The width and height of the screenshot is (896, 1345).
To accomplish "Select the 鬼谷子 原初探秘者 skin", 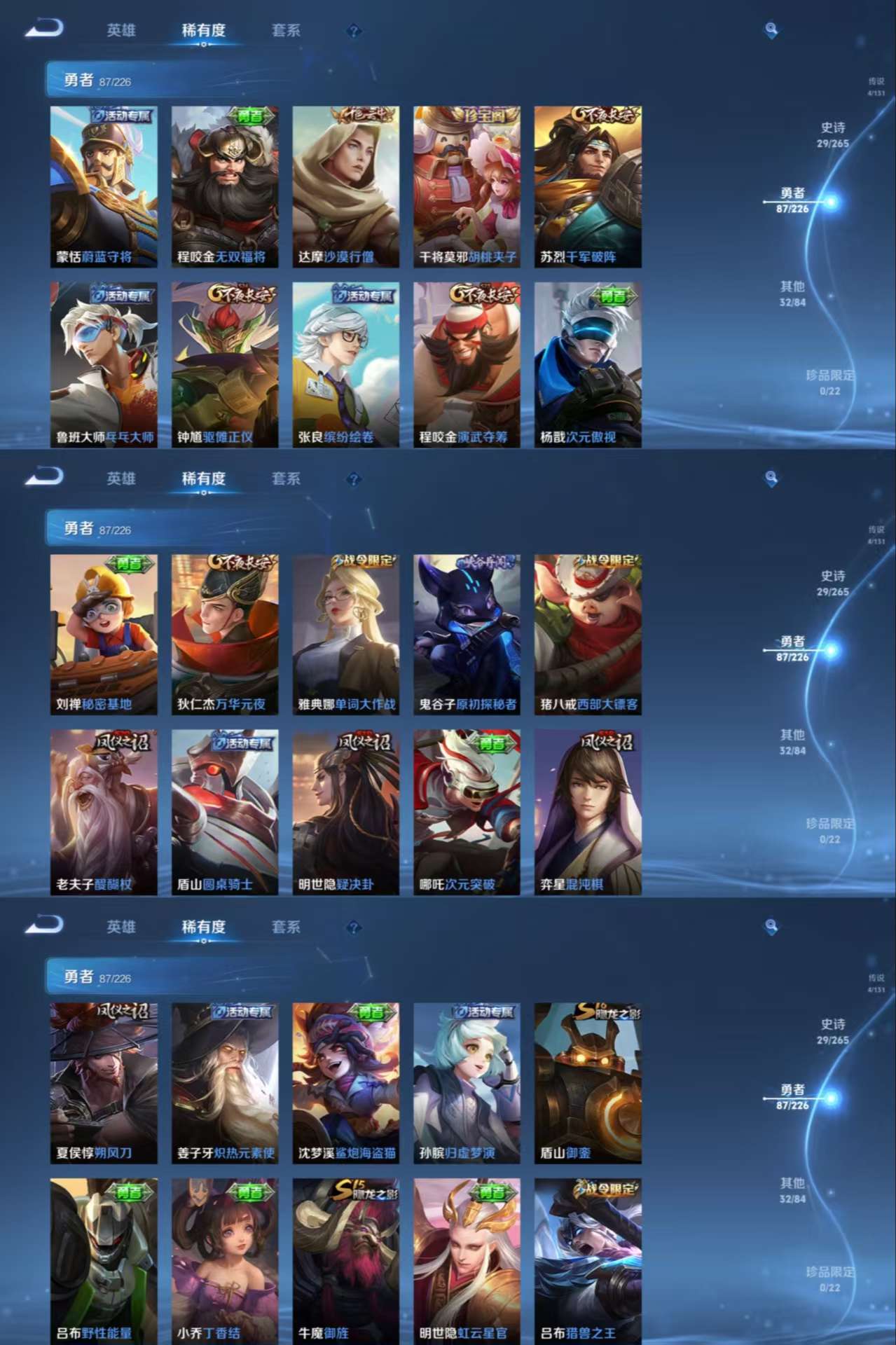I will click(467, 635).
